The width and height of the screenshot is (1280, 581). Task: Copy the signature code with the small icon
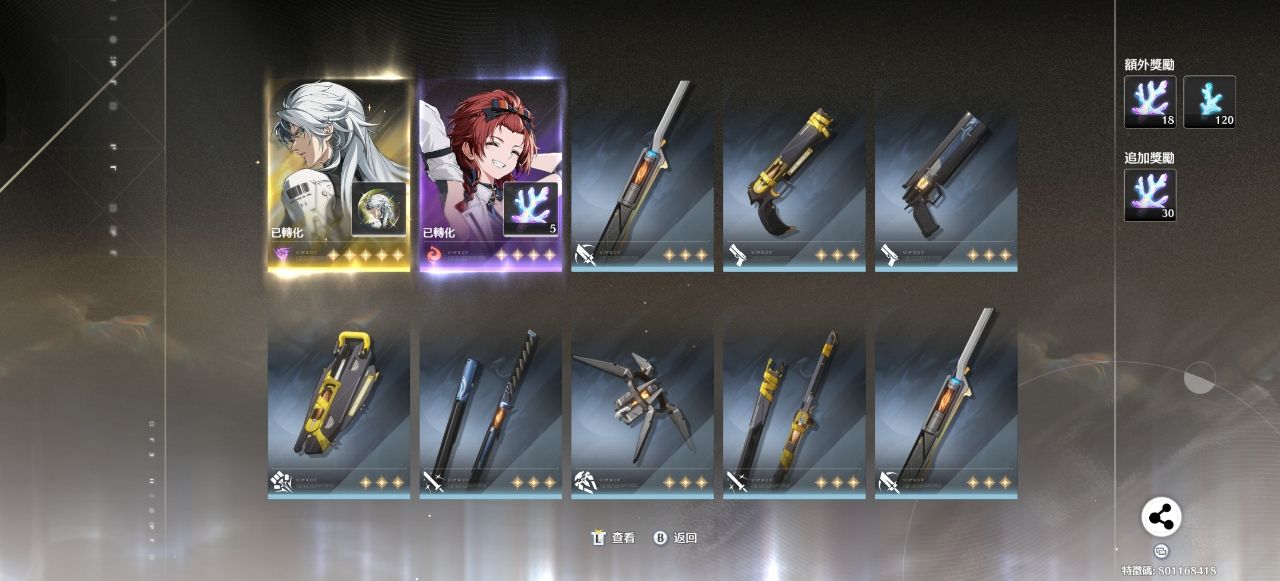pos(1161,550)
